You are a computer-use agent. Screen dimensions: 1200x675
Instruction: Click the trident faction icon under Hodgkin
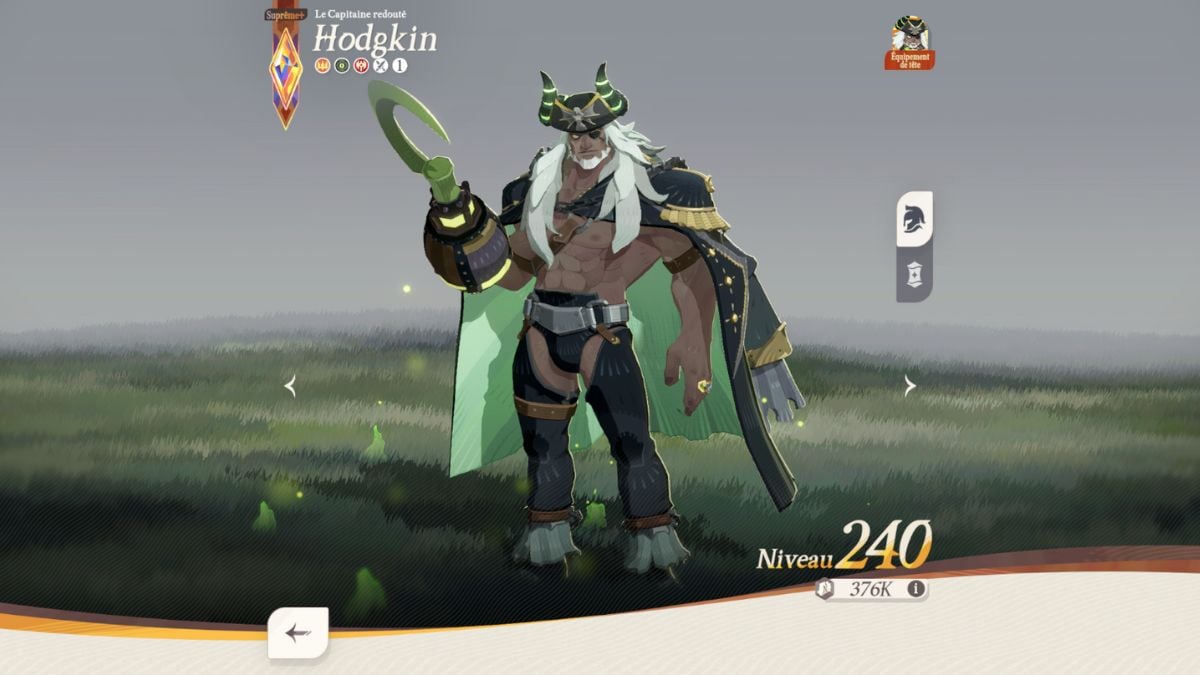[323, 66]
